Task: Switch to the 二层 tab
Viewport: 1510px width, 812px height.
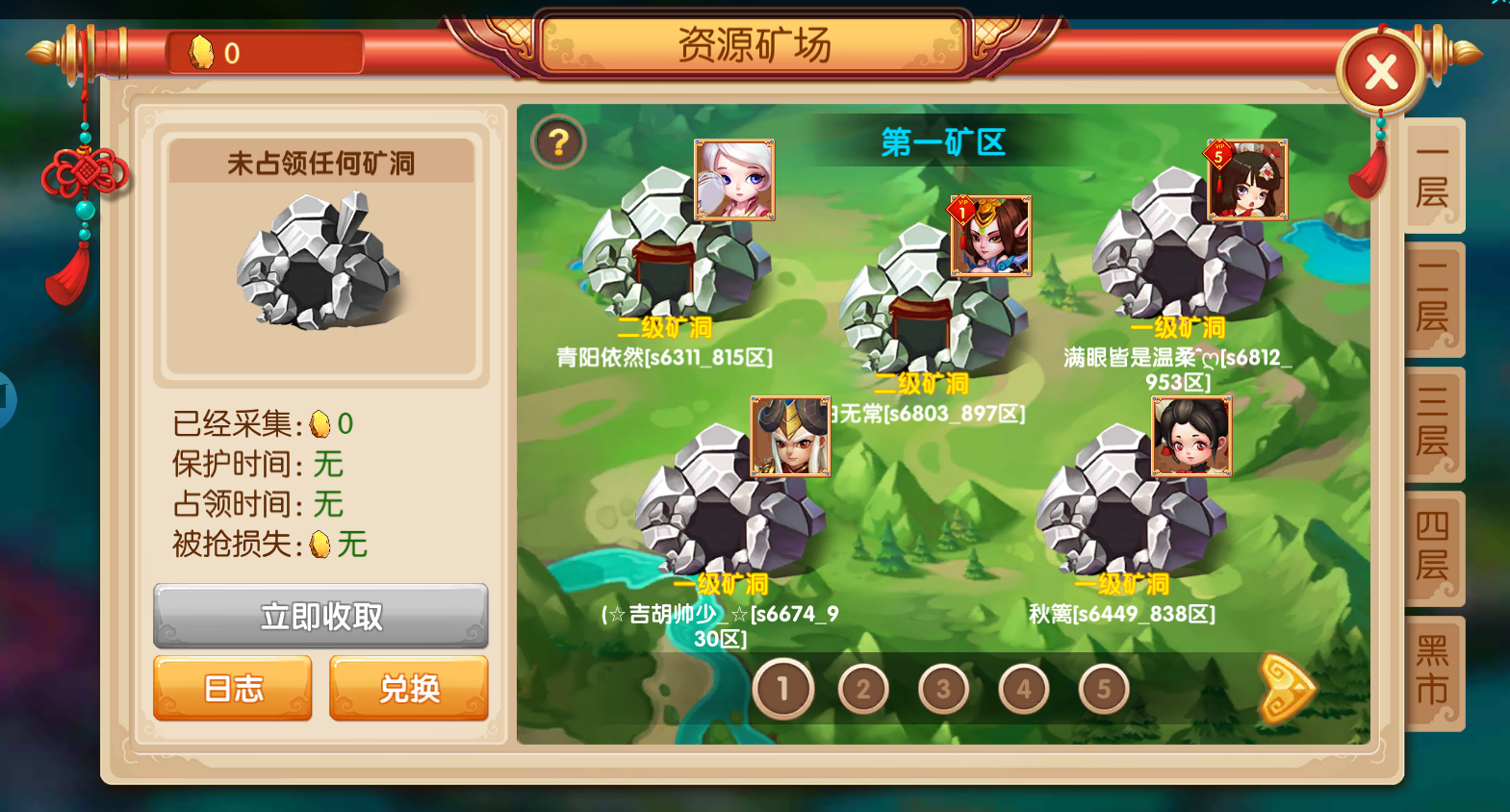Action: [x=1432, y=299]
